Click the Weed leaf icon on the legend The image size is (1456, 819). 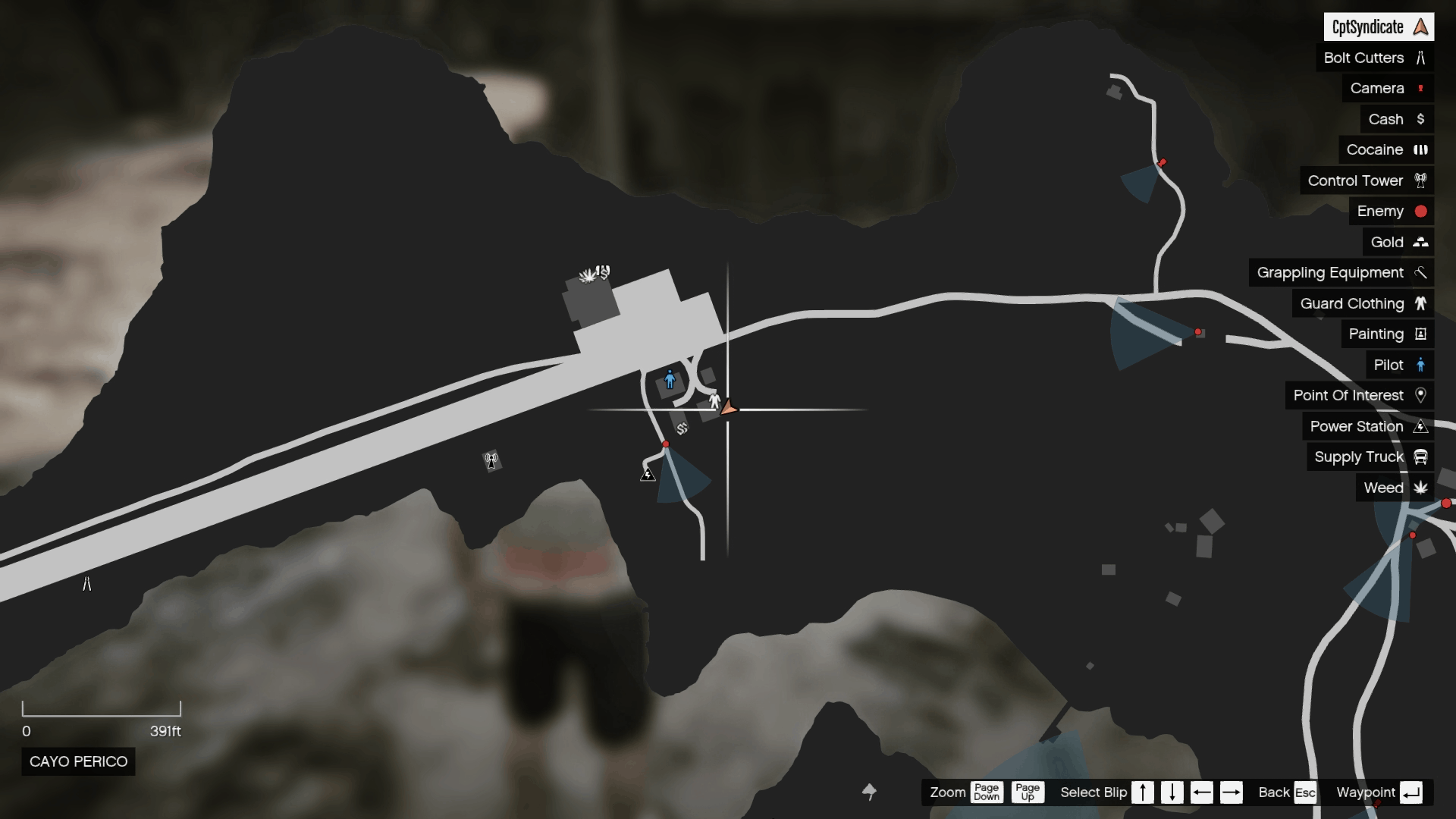point(1421,488)
